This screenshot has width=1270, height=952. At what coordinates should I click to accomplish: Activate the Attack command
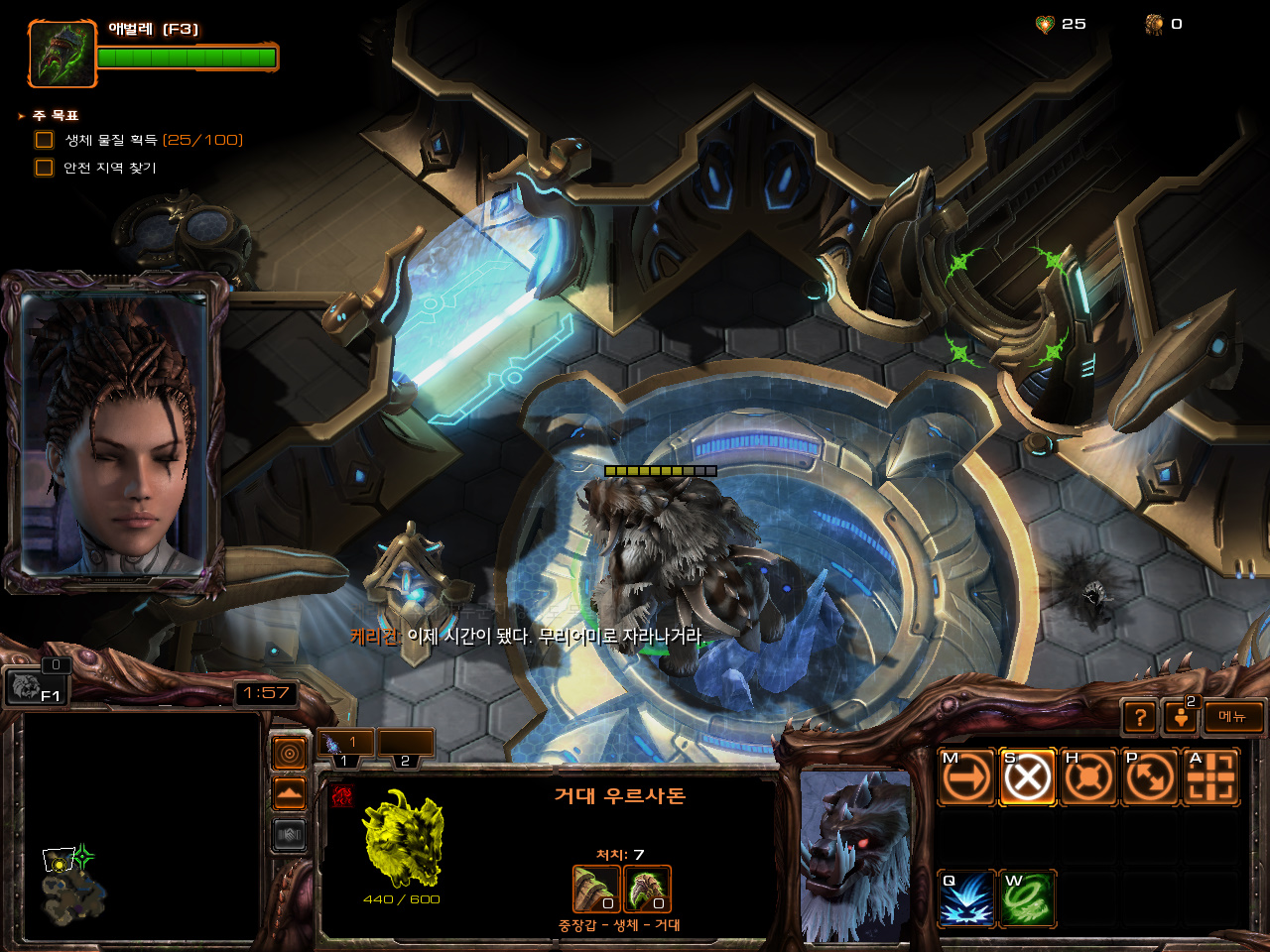[1210, 776]
